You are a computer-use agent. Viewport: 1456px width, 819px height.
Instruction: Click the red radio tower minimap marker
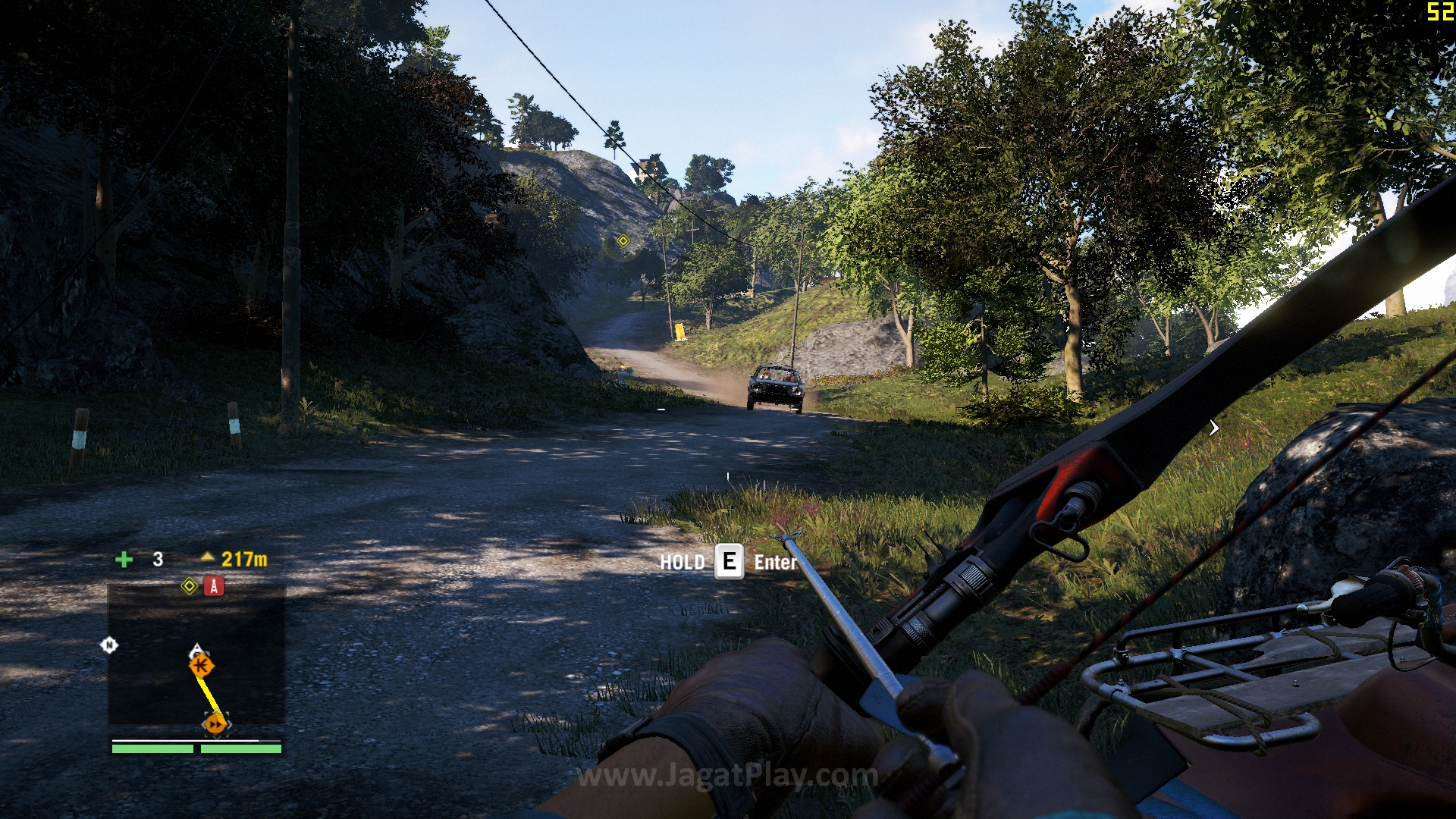point(214,586)
